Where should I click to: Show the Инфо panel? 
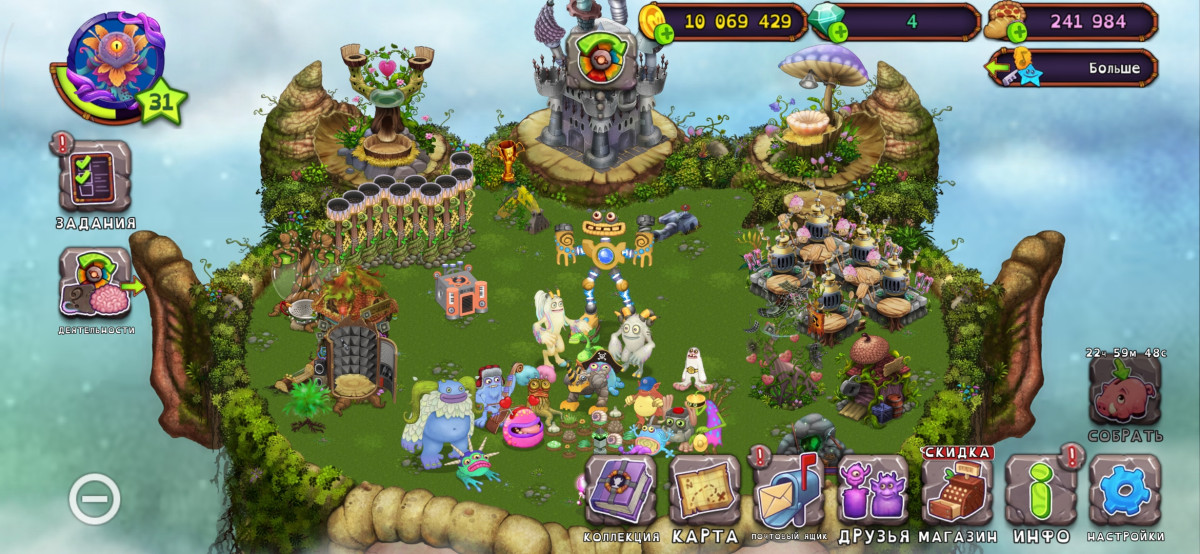pos(1041,490)
